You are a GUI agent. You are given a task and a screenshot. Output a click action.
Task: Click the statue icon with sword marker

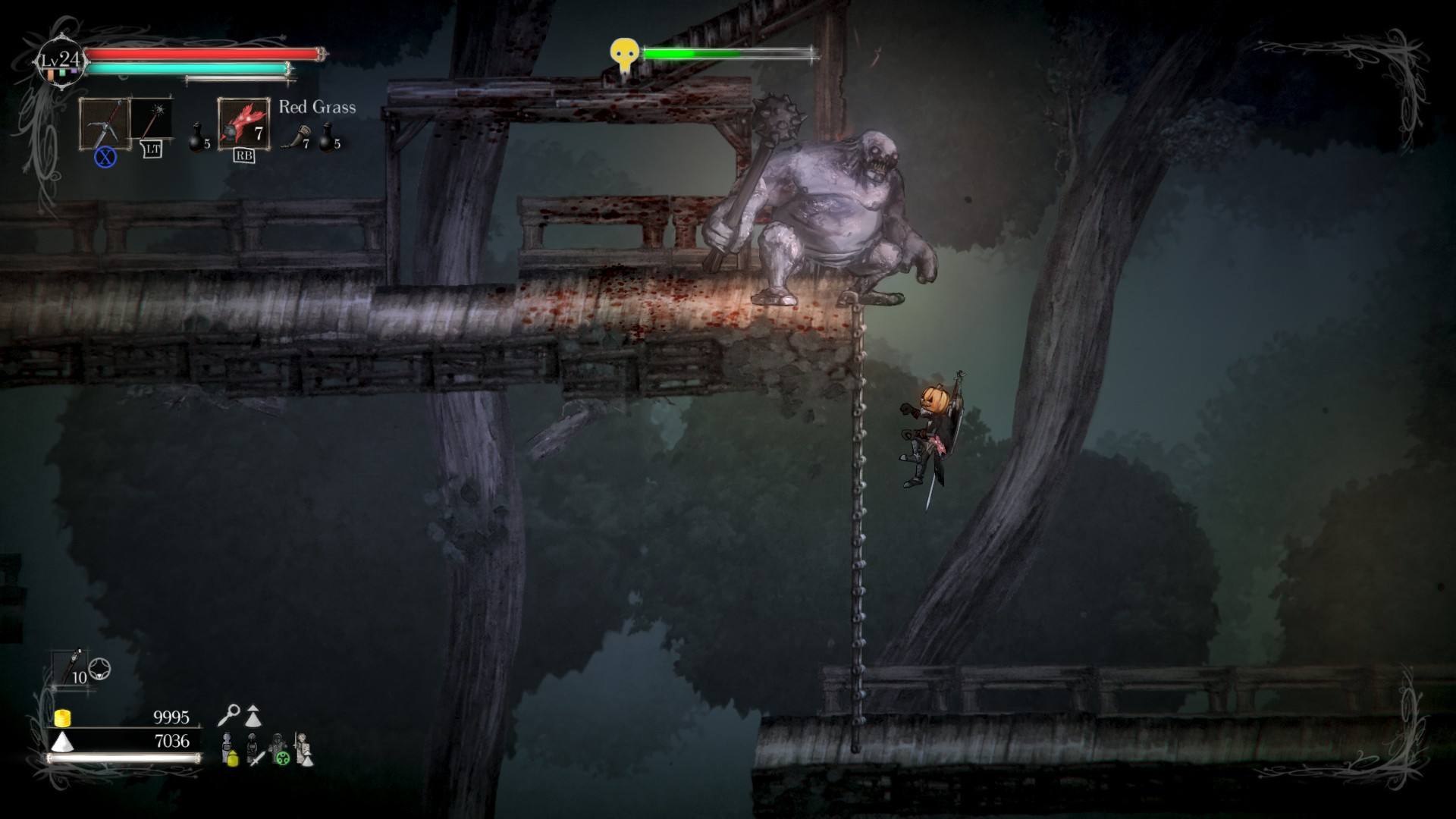[255, 749]
